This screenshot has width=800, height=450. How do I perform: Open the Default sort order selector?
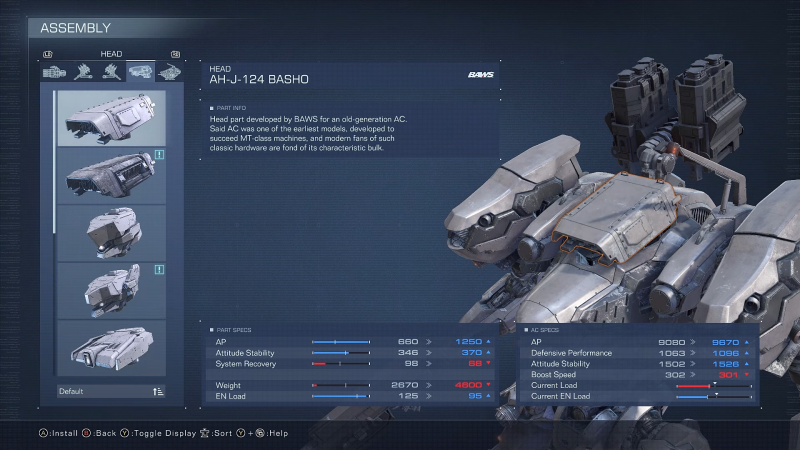111,391
